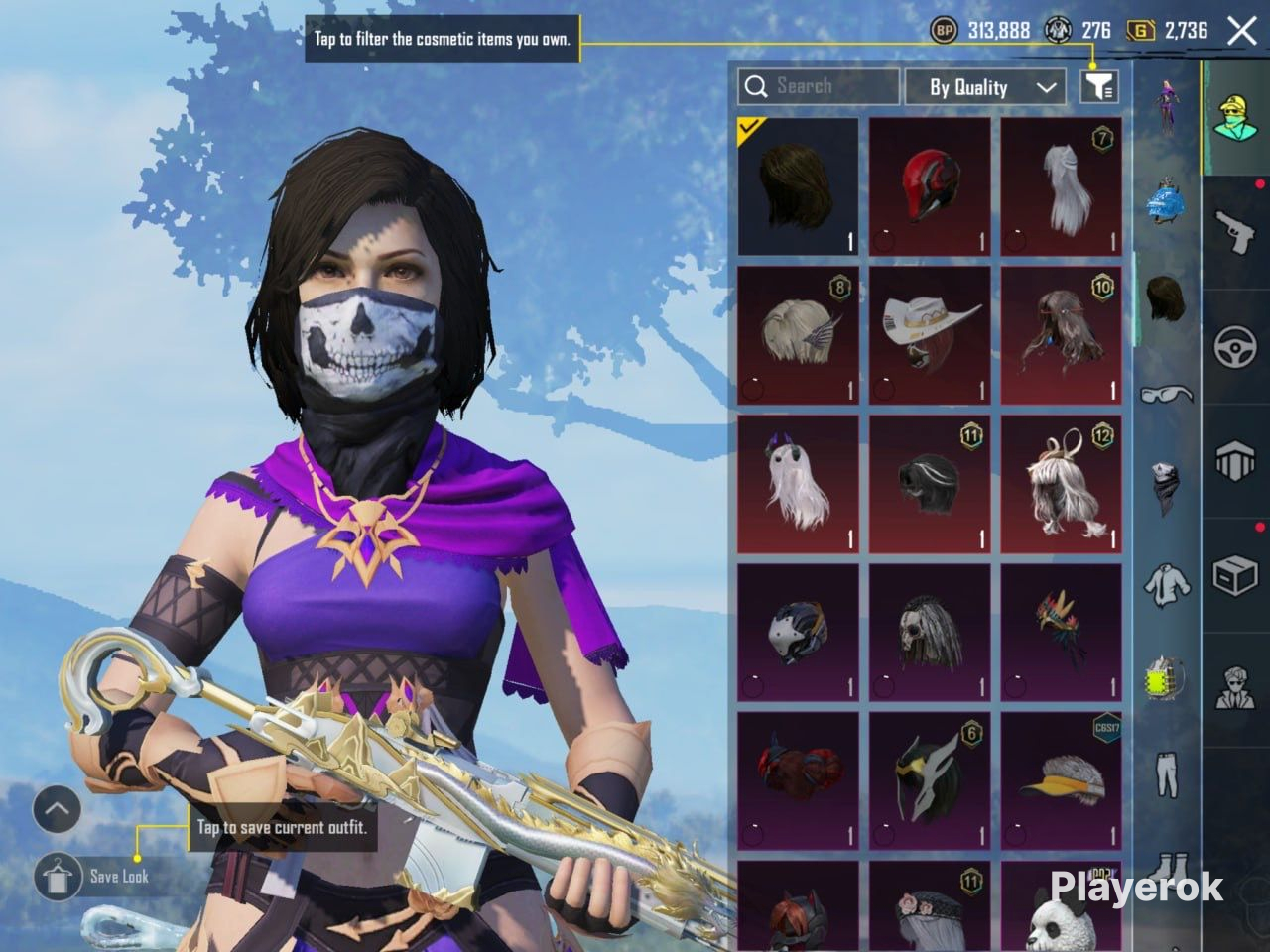Expand the up-arrow circle button
Screen dimensions: 1270x952
tap(57, 810)
